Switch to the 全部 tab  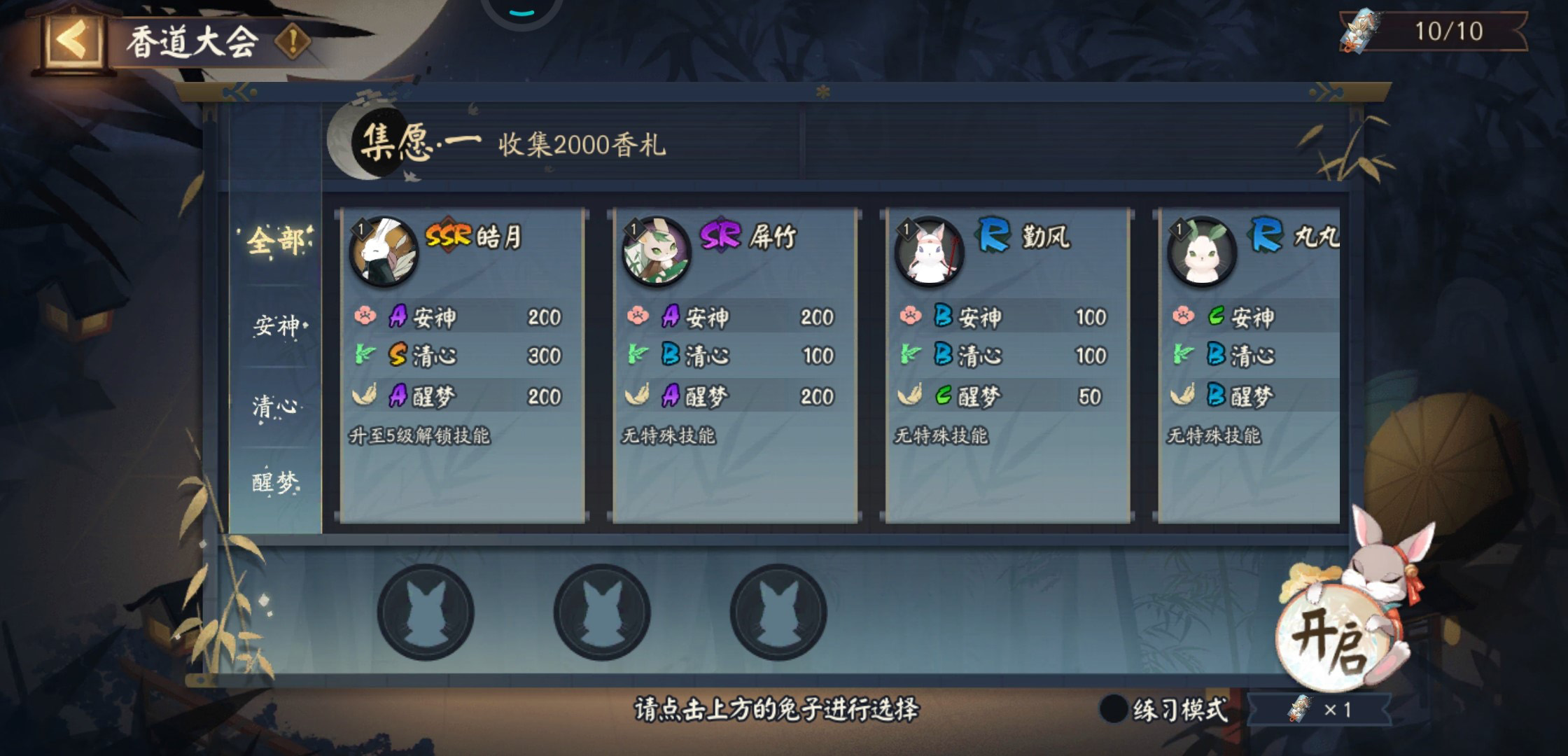click(x=276, y=242)
